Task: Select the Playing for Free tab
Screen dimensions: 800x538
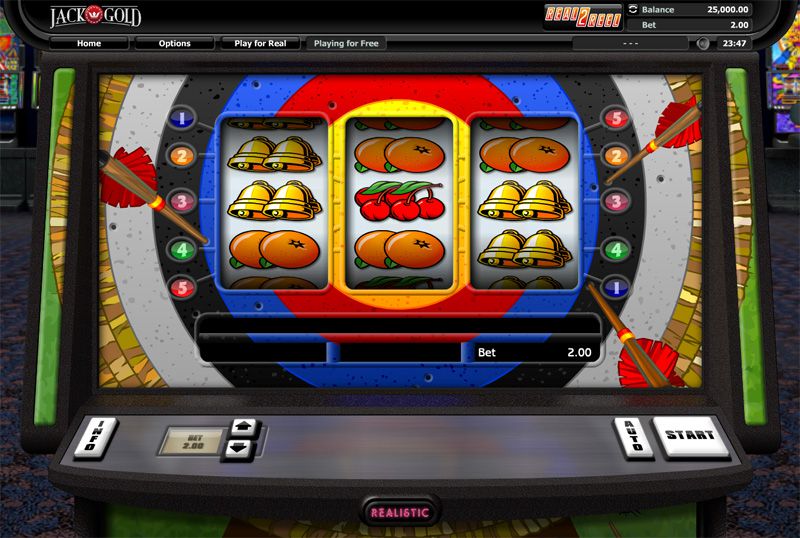Action: click(344, 44)
